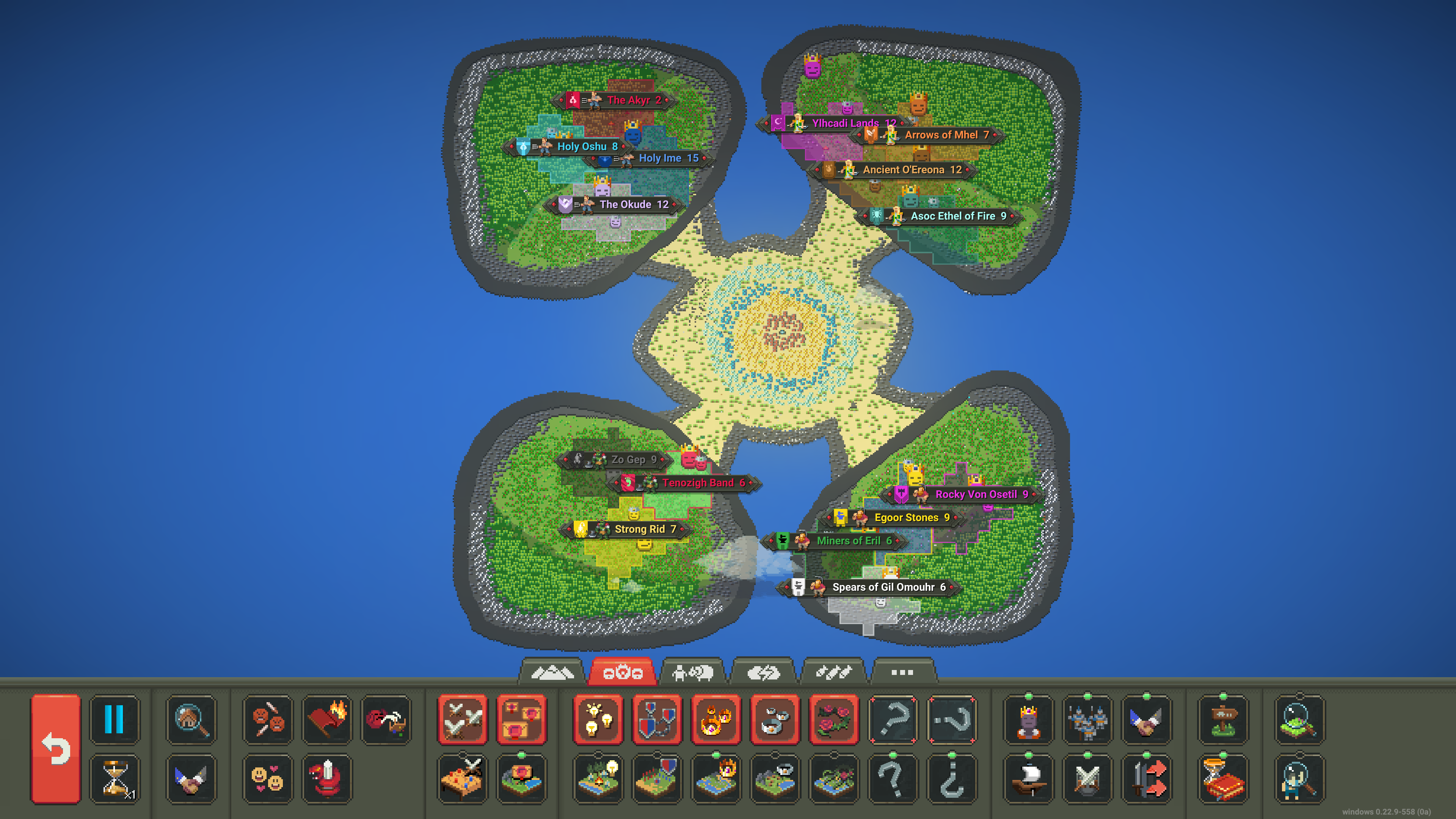Choose the smiling faces with hearts power
1456x819 pixels.
(268, 778)
